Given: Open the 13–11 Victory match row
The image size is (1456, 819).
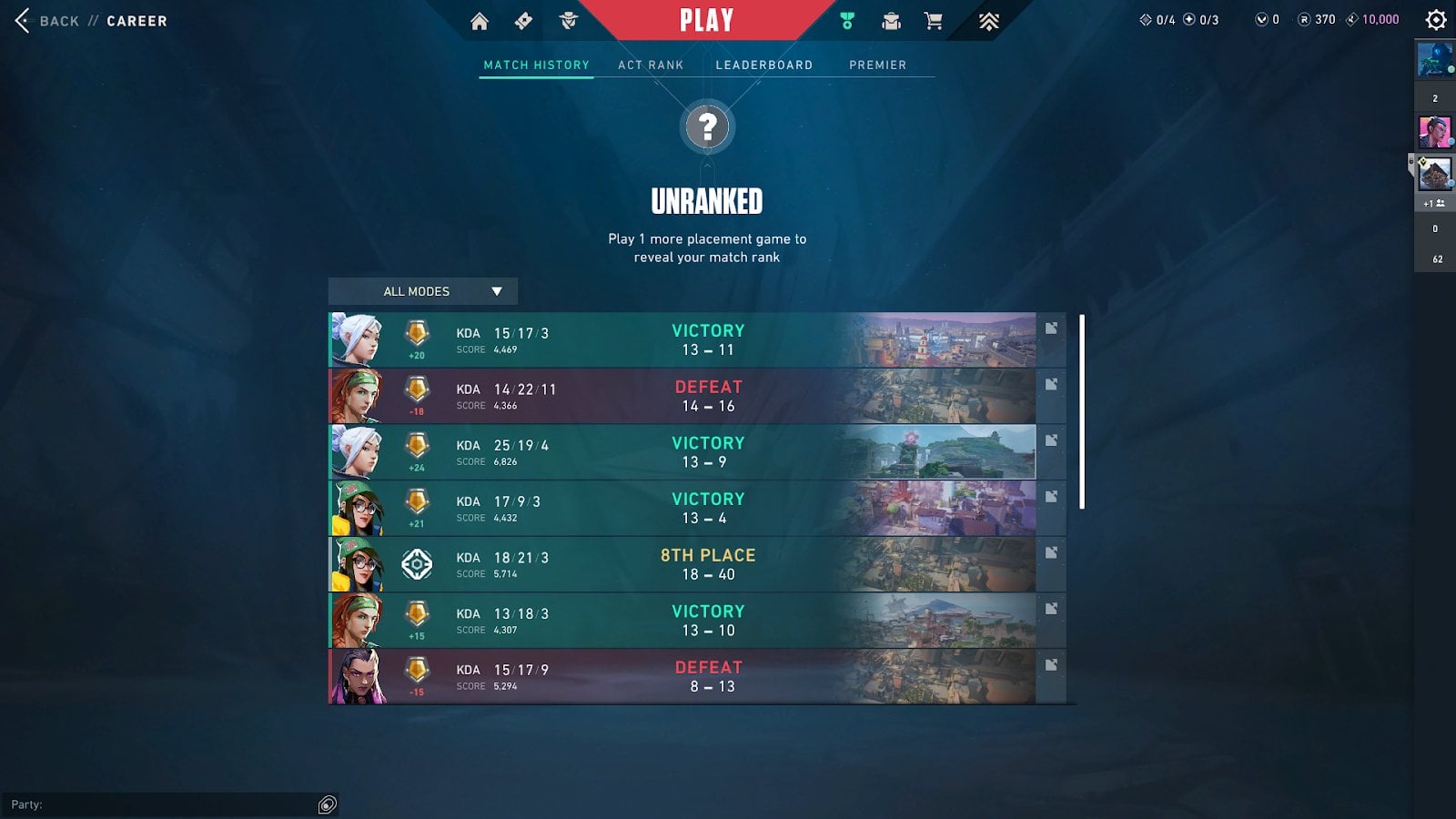Looking at the screenshot, I should coord(682,340).
